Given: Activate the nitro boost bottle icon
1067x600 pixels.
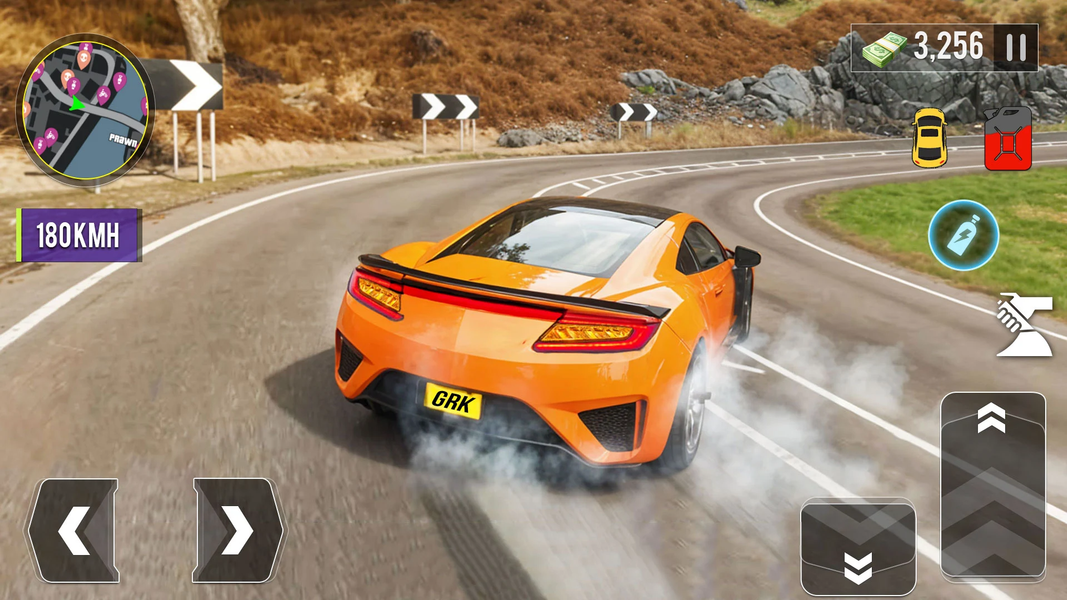Looking at the screenshot, I should [x=962, y=234].
